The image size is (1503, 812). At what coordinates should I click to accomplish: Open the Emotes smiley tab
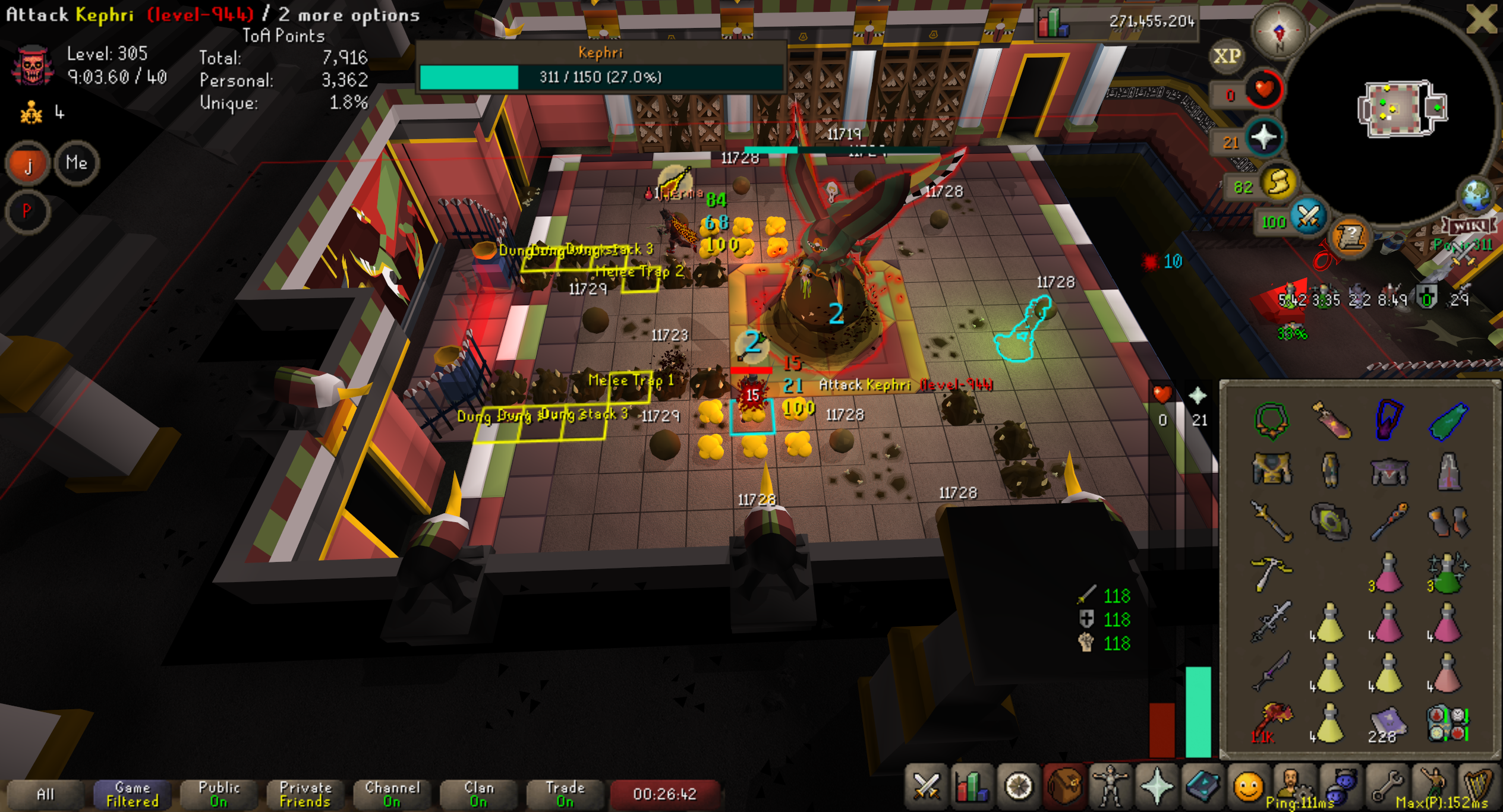[1247, 787]
